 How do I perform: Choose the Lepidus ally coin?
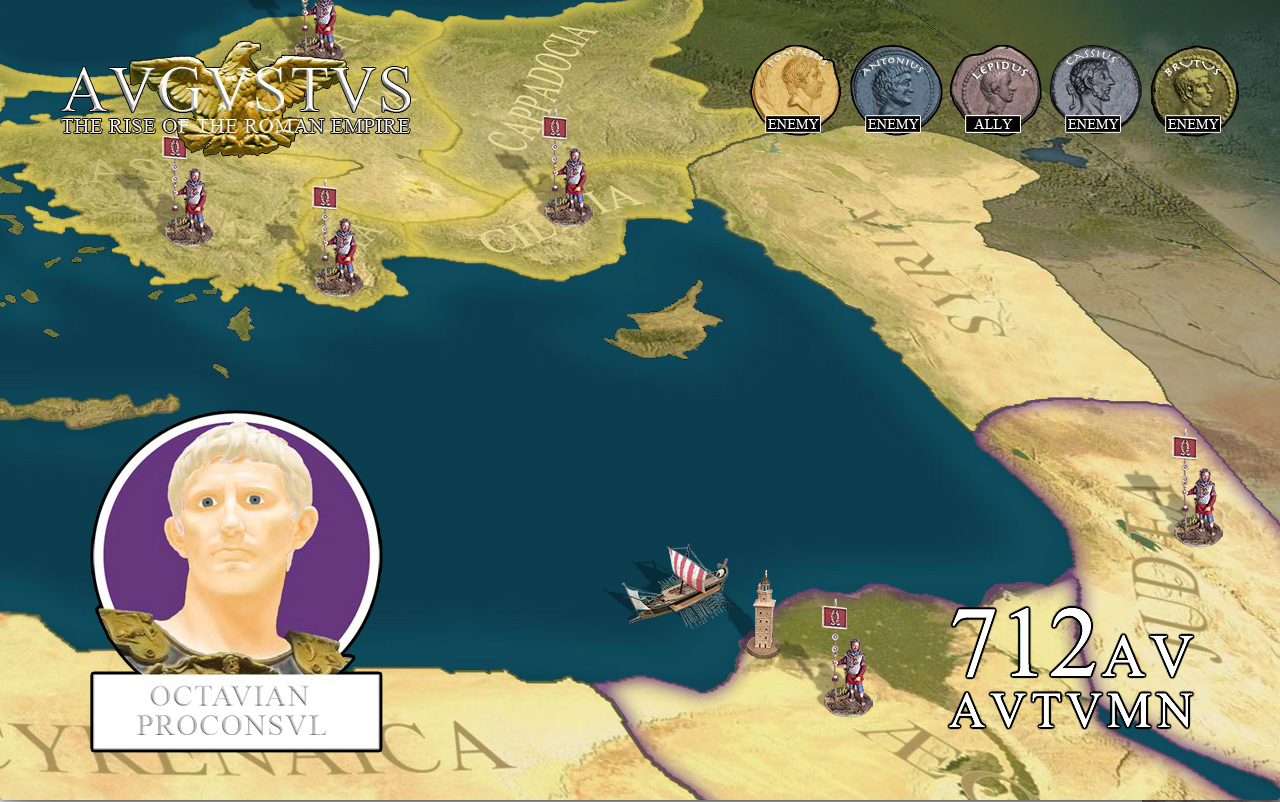pos(994,86)
